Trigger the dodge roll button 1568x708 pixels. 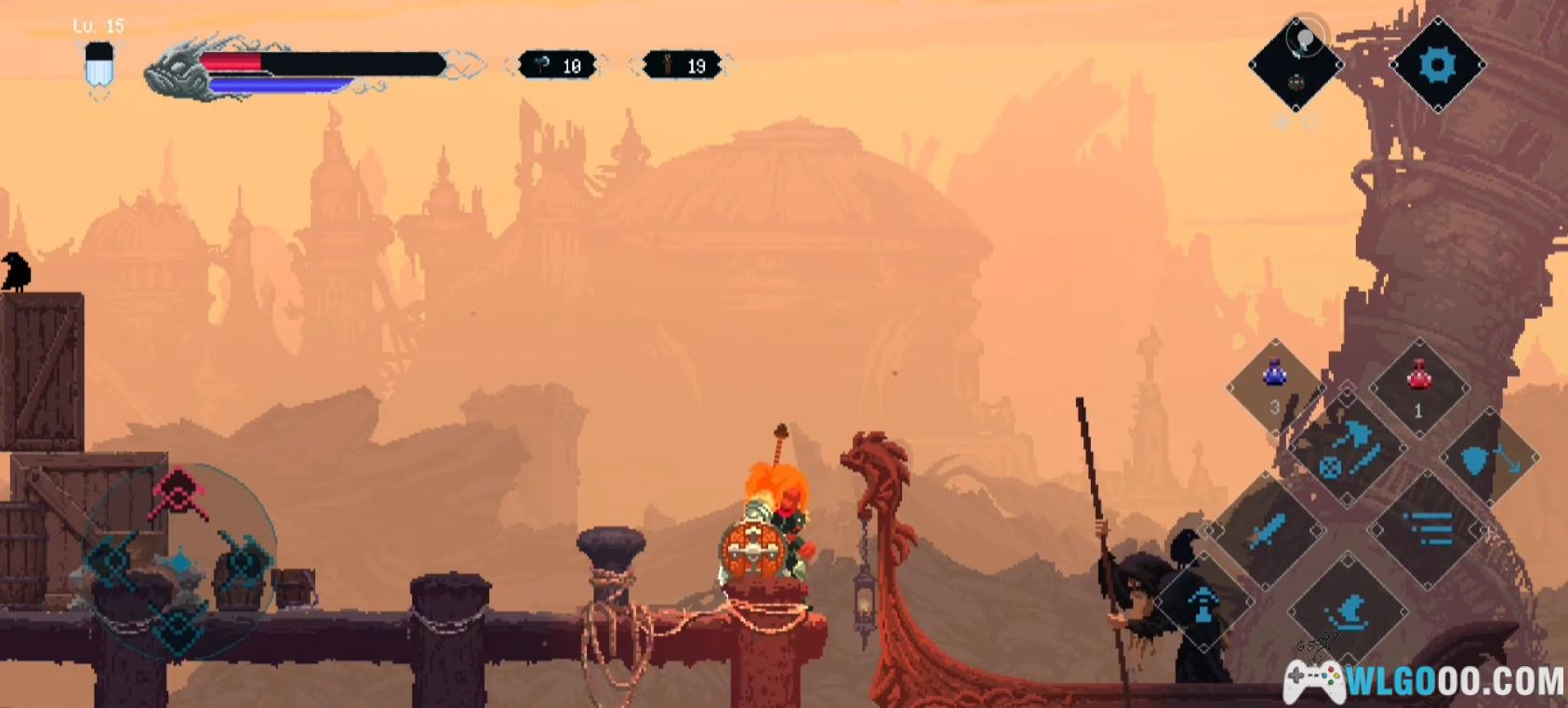click(1348, 611)
